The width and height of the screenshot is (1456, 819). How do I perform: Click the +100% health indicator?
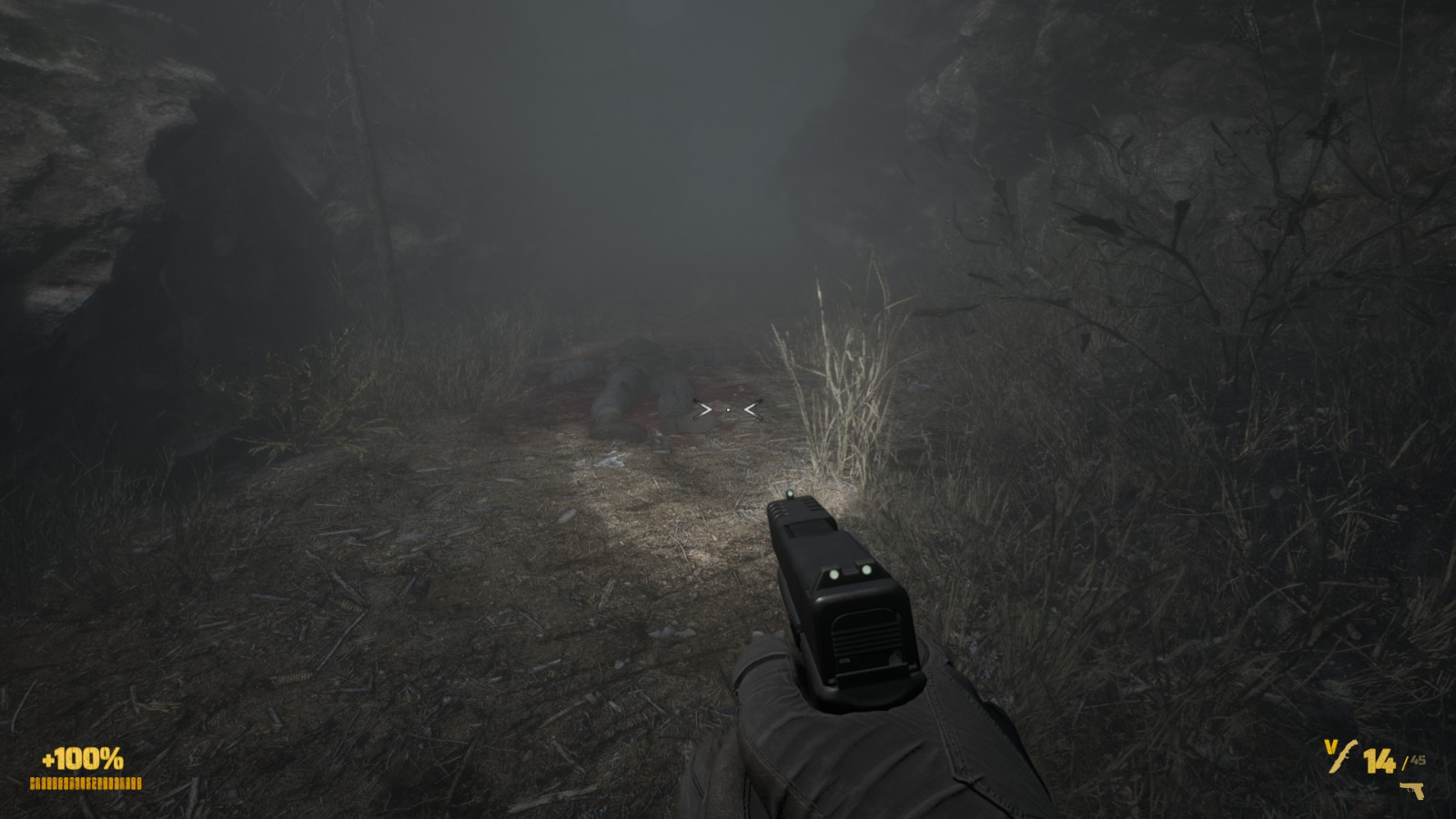click(81, 758)
